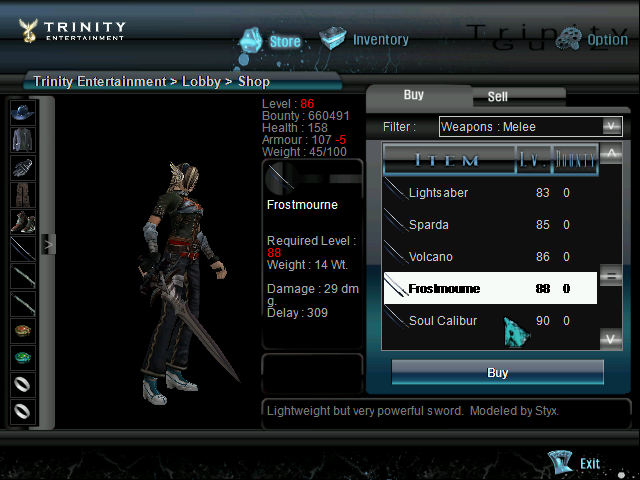Open the Store section
640x480 pixels.
coord(271,41)
